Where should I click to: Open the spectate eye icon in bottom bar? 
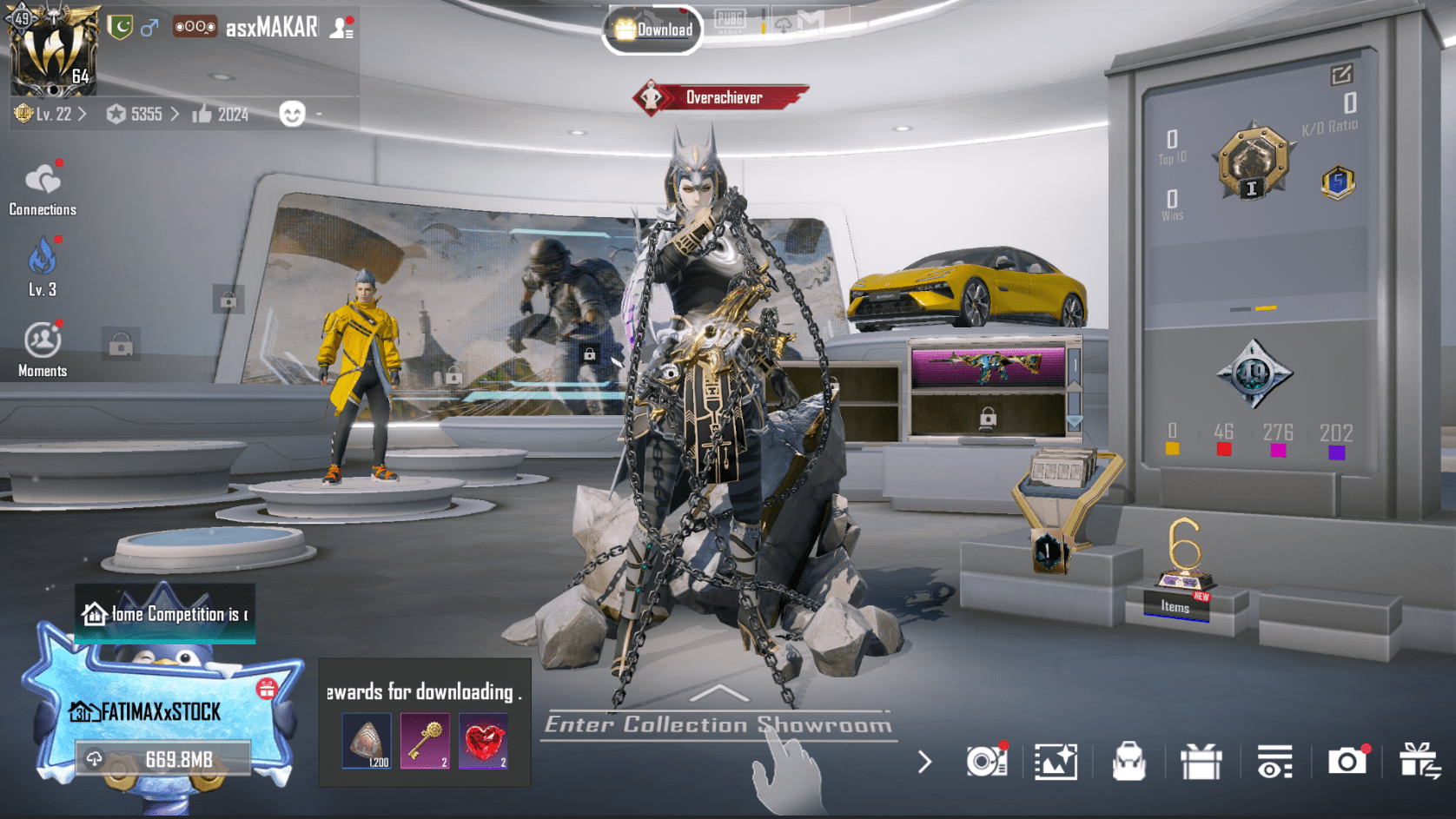1274,761
